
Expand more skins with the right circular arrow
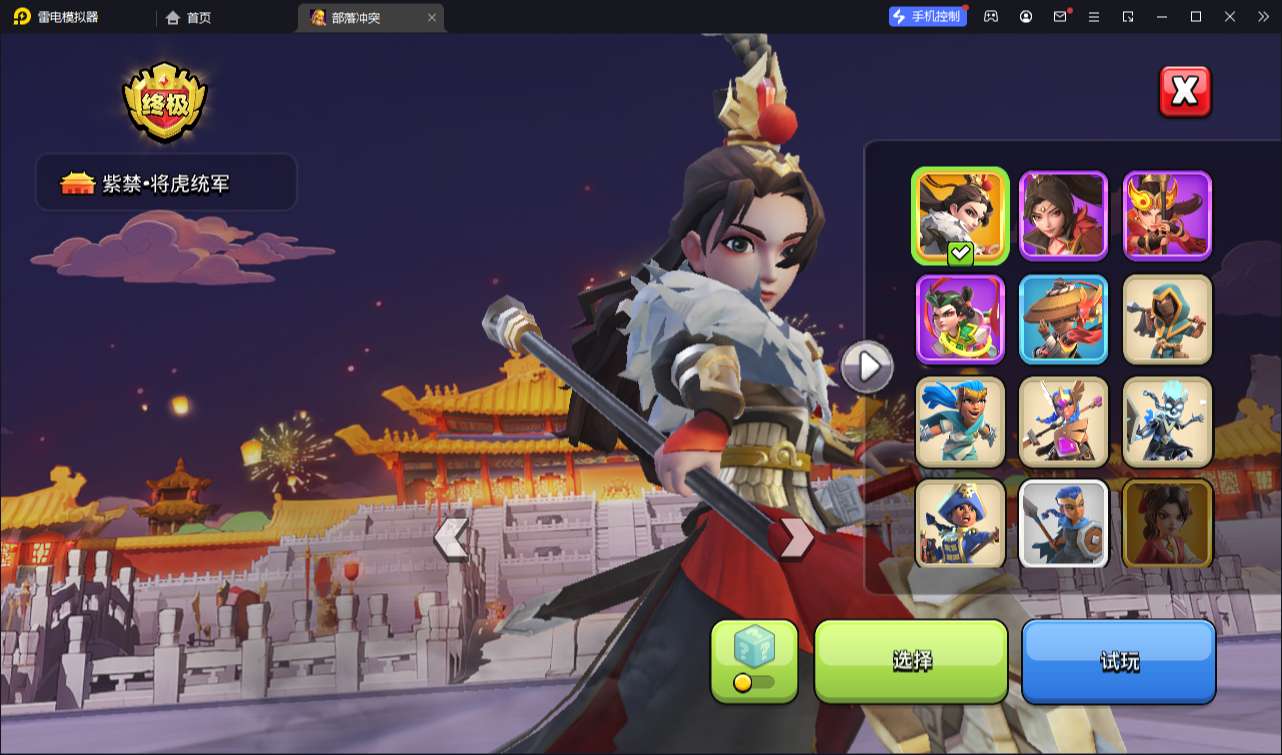pyautogui.click(x=866, y=366)
